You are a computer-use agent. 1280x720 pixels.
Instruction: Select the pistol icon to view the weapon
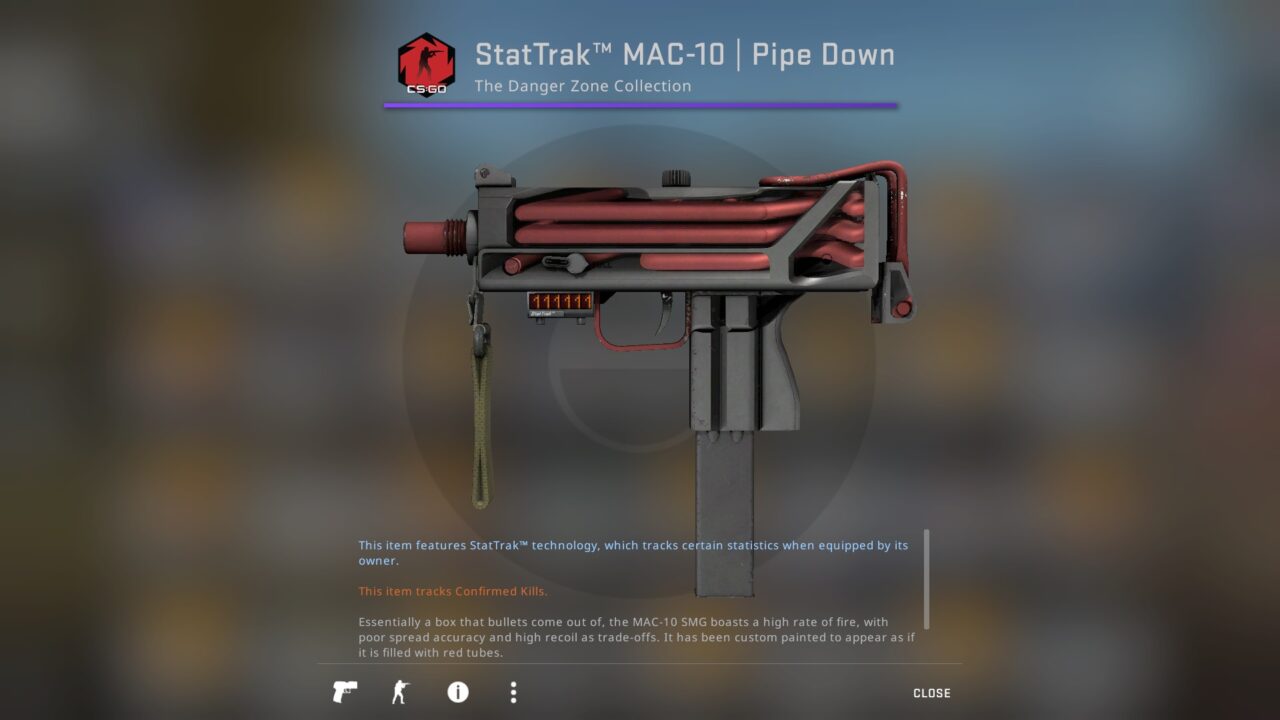click(344, 692)
